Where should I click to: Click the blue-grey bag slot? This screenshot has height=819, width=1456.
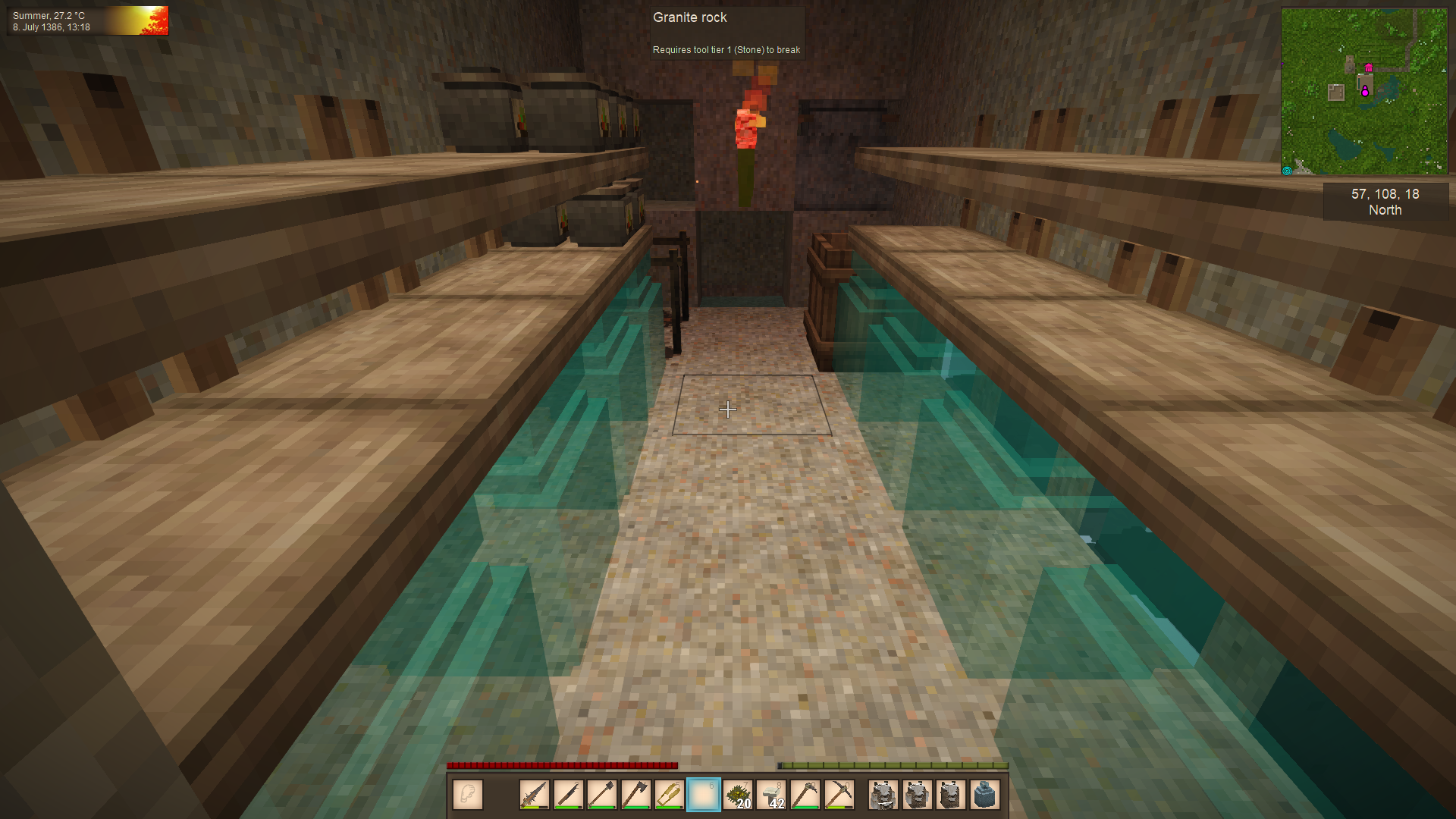coord(984,795)
